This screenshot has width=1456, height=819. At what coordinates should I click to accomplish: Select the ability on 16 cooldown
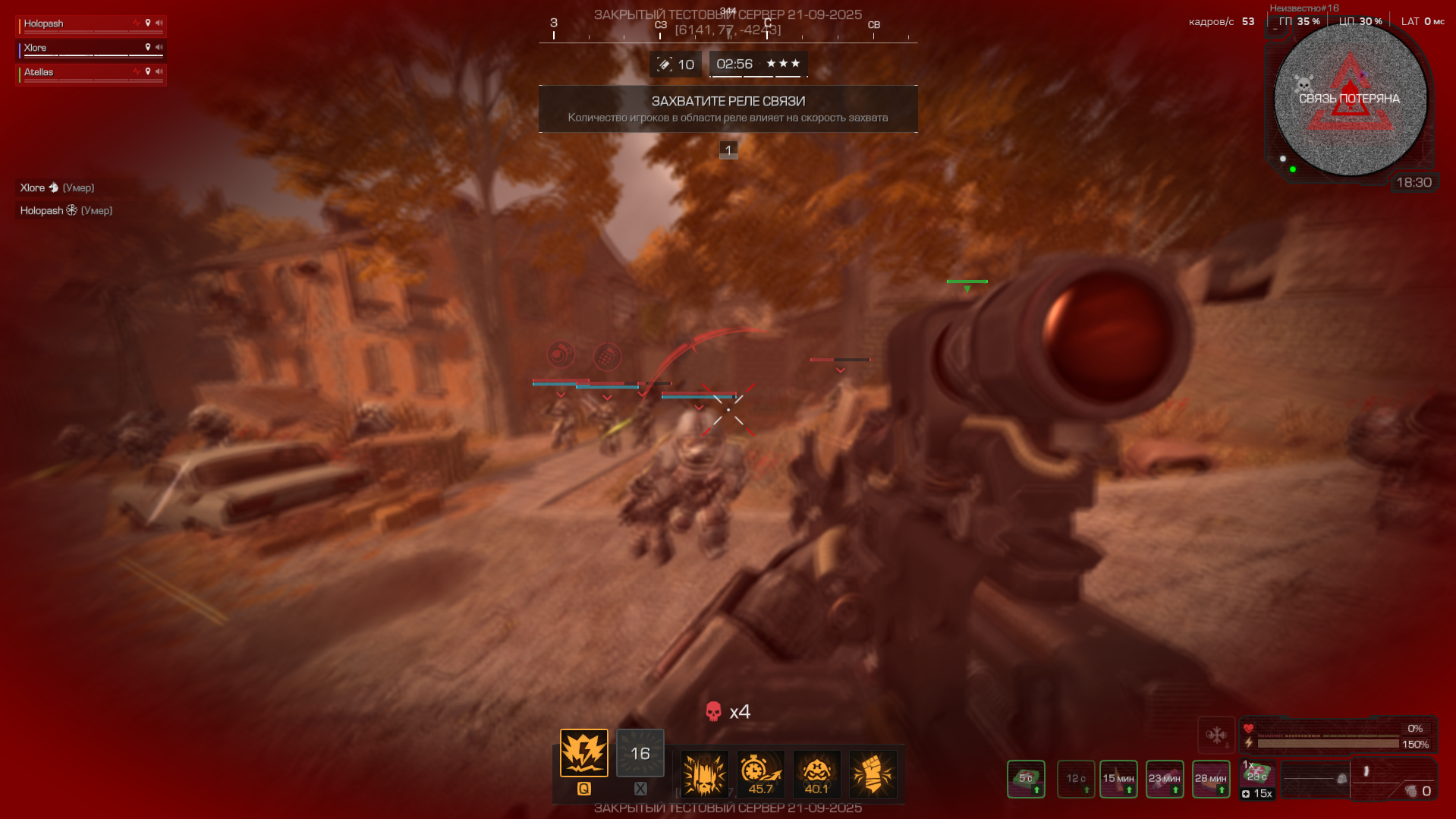[640, 753]
